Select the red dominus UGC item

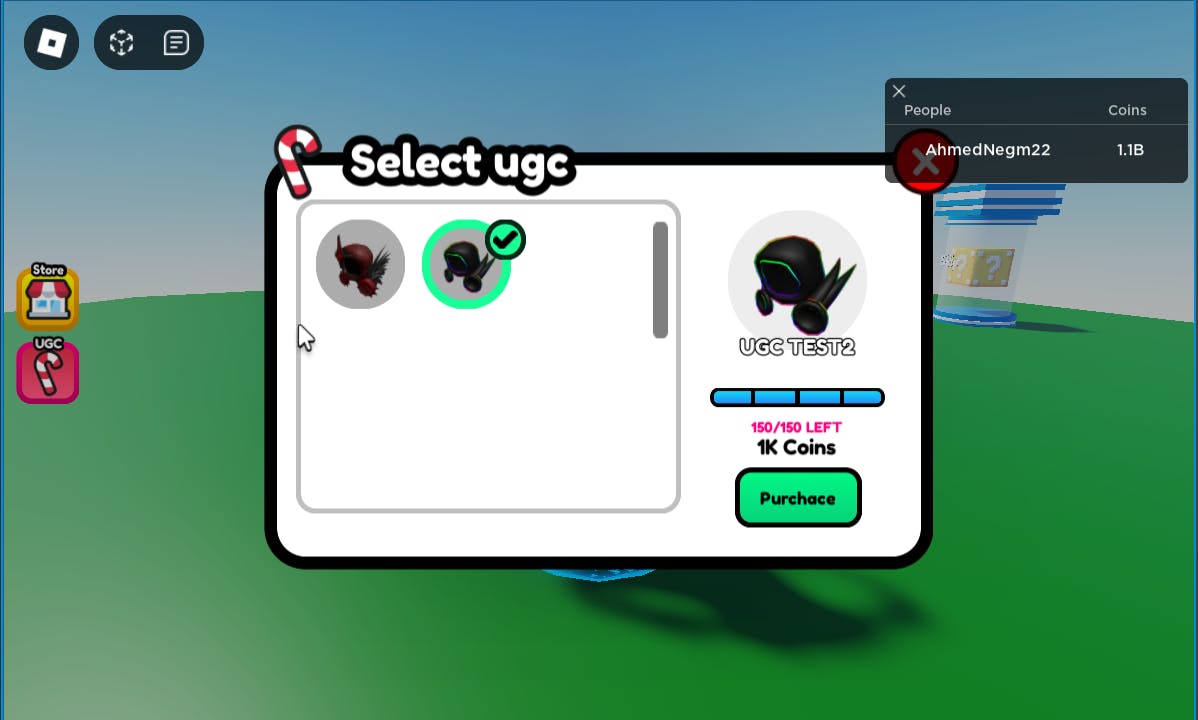click(360, 264)
